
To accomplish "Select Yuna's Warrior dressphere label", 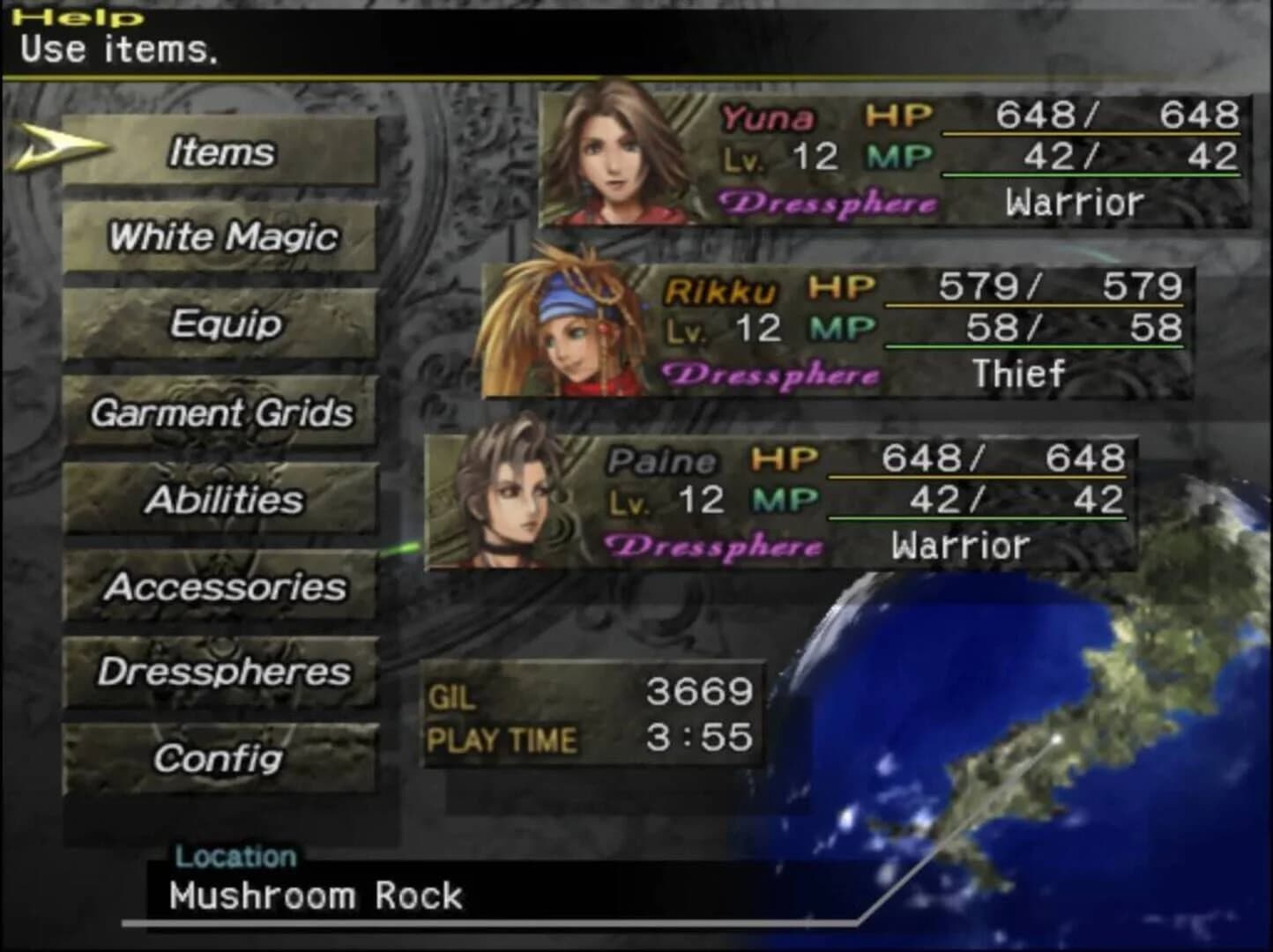I will [1075, 202].
